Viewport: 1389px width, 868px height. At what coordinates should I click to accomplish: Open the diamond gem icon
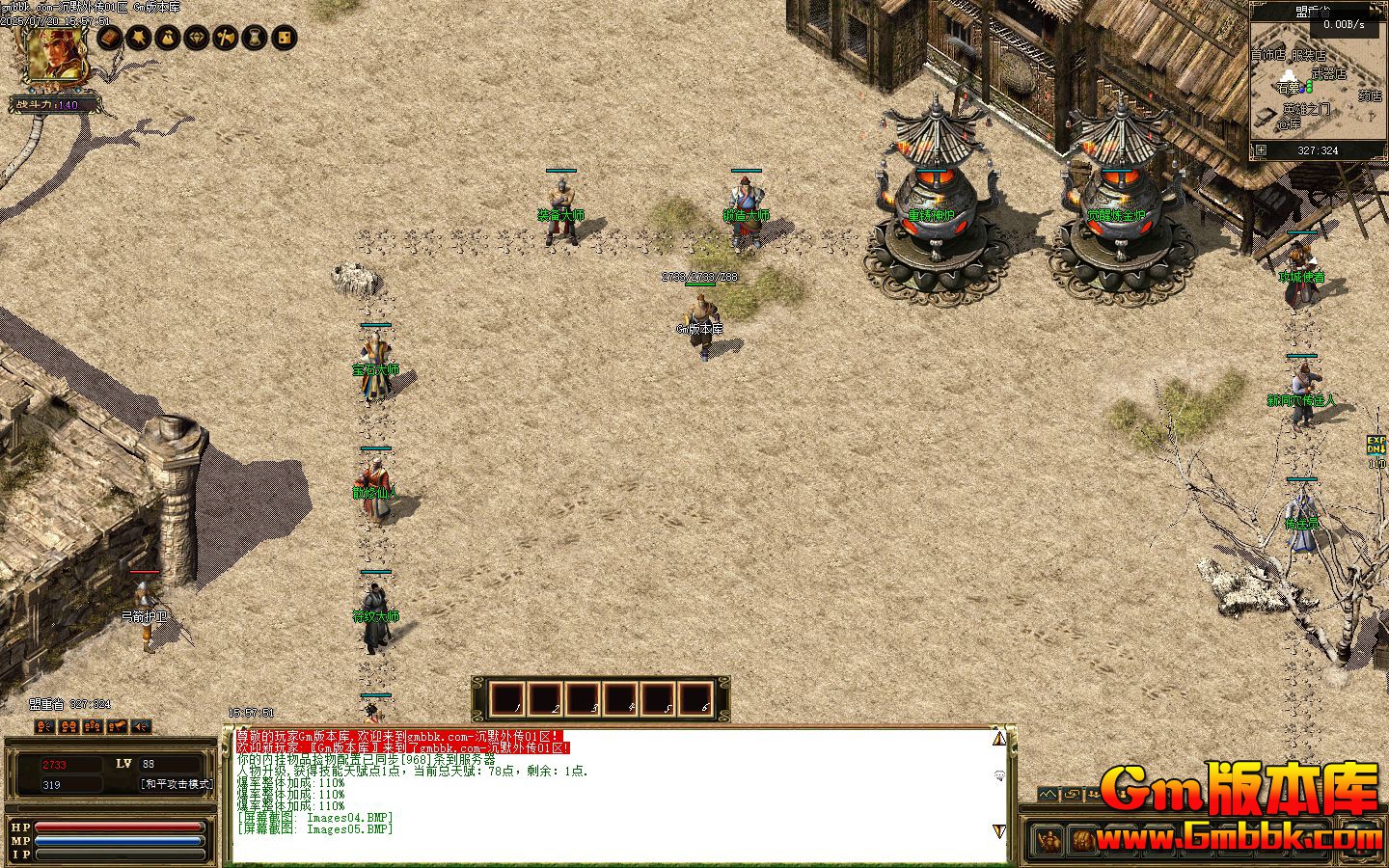(197, 38)
